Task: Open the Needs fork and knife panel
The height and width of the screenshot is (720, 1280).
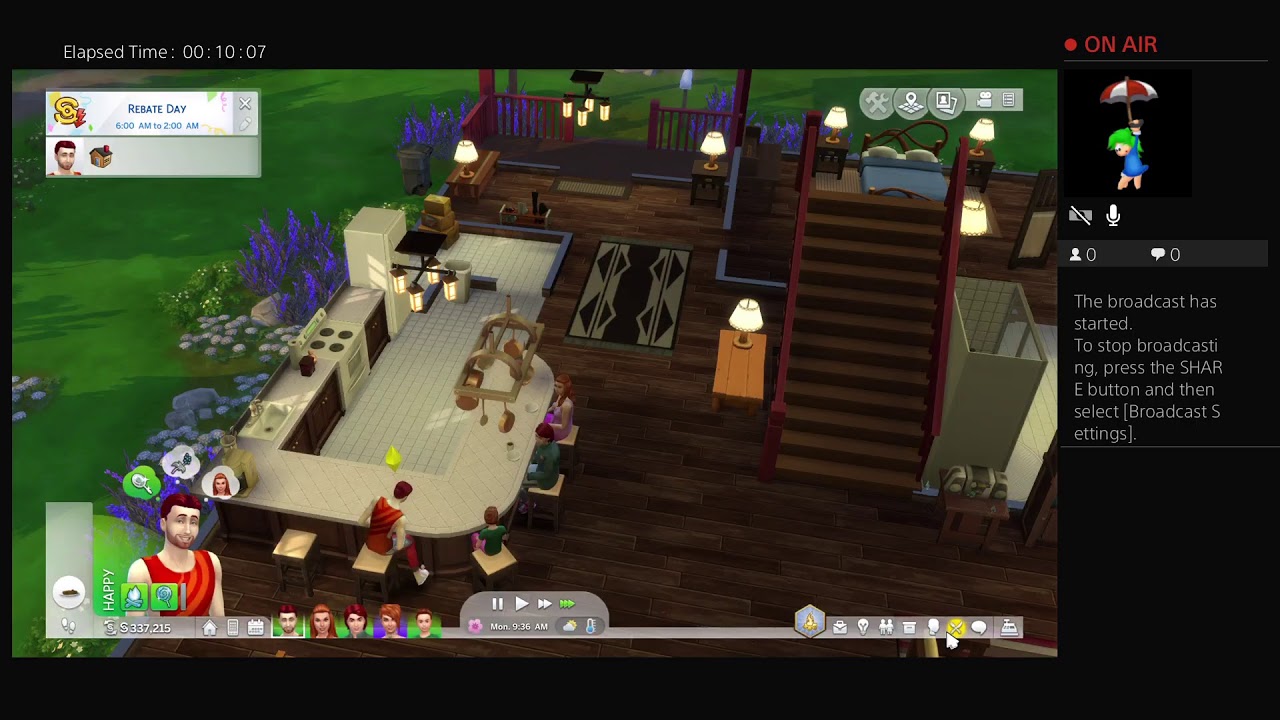Action: [x=956, y=627]
